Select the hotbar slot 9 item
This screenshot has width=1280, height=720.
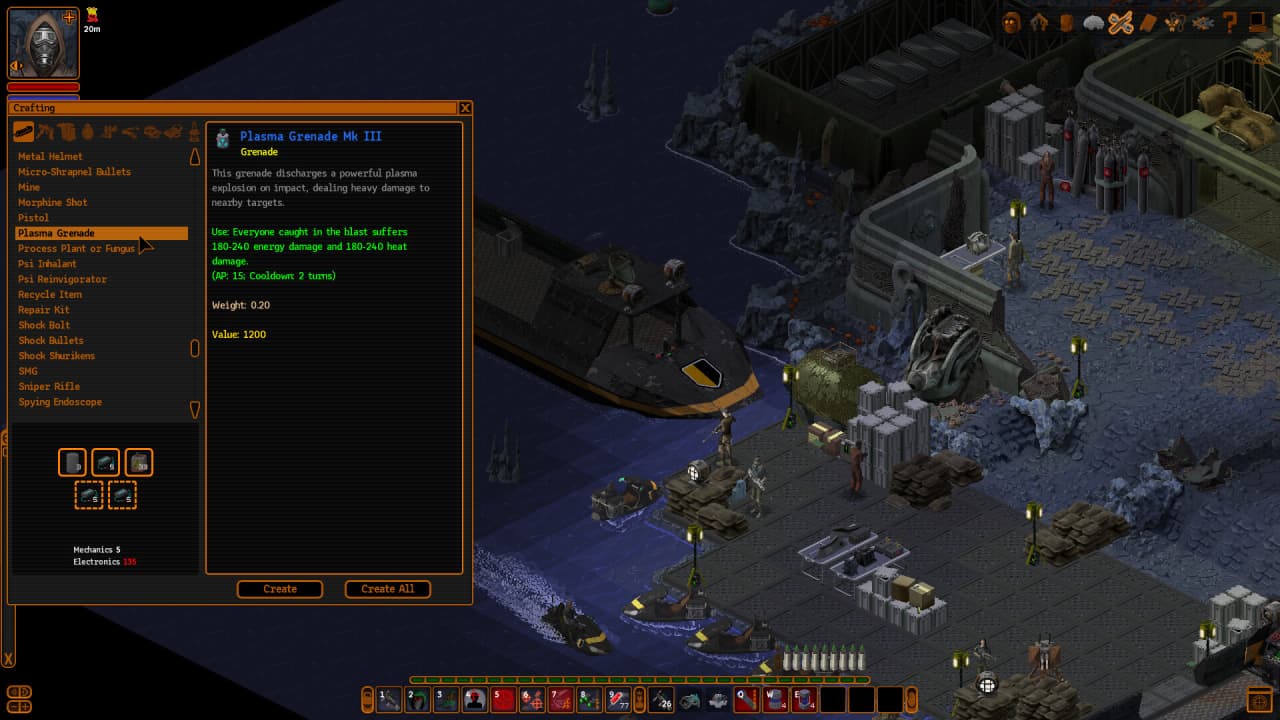point(619,699)
